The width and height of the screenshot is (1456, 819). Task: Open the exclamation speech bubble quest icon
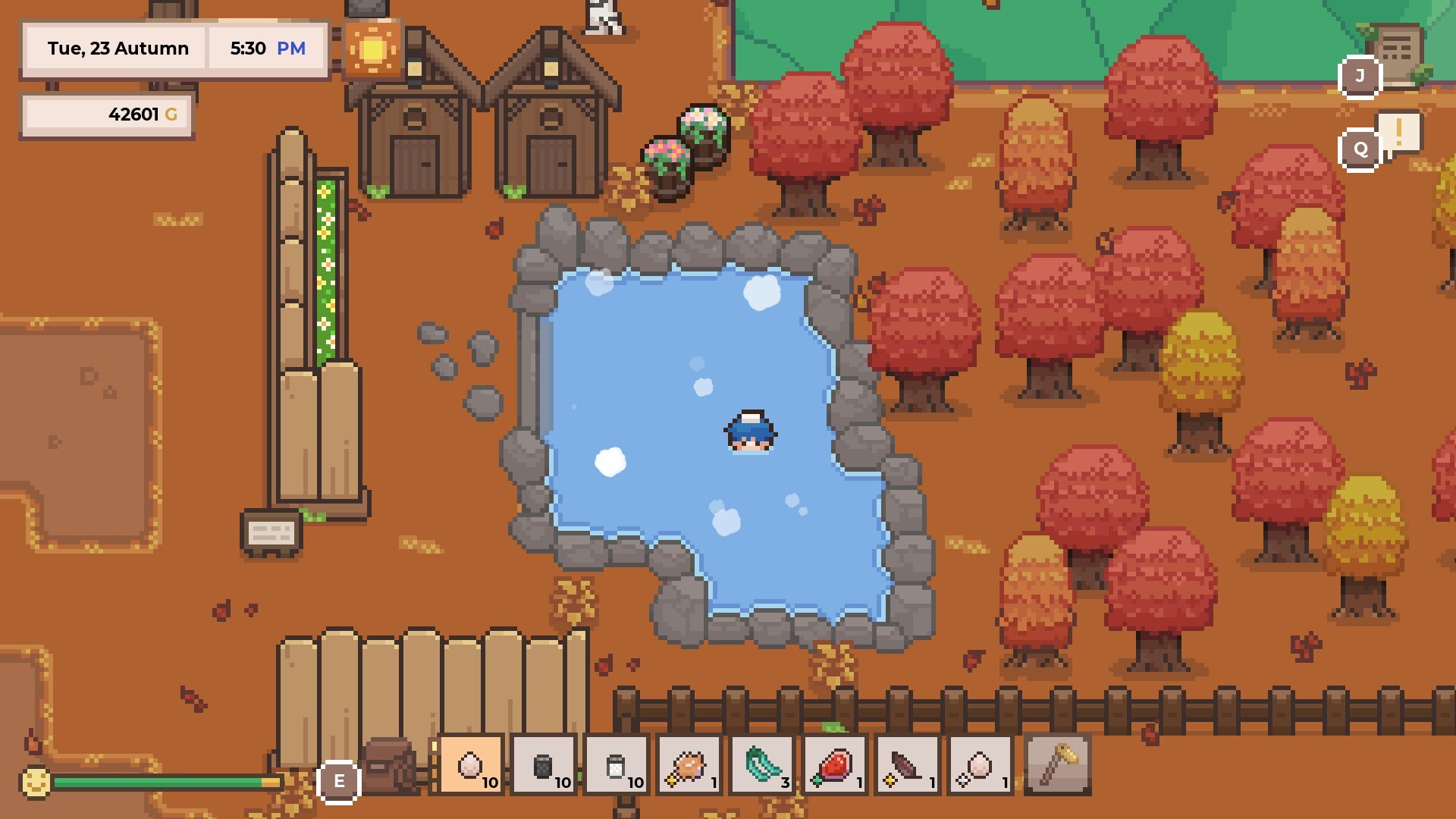[x=1399, y=133]
